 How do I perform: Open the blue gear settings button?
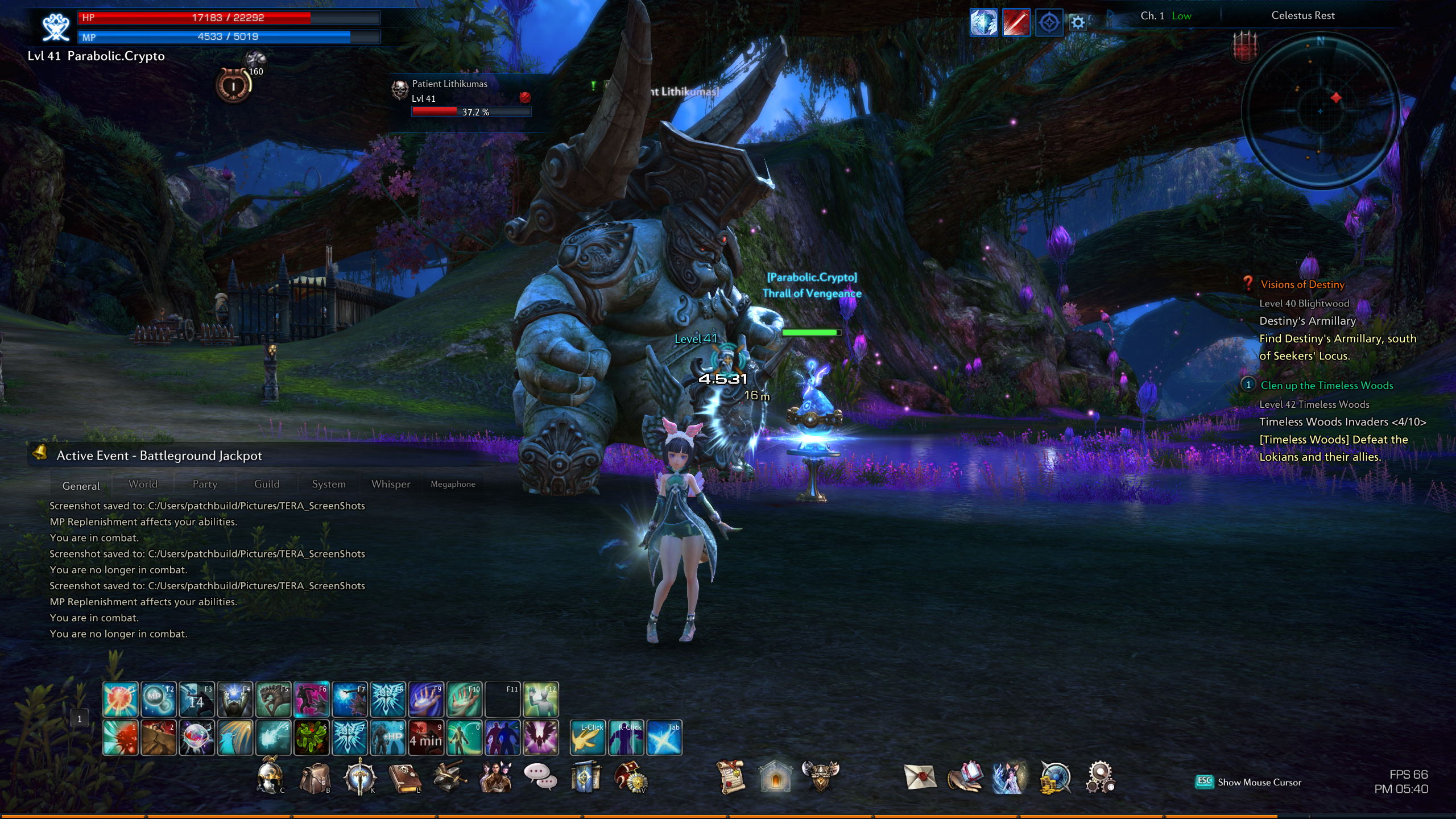tap(1078, 23)
